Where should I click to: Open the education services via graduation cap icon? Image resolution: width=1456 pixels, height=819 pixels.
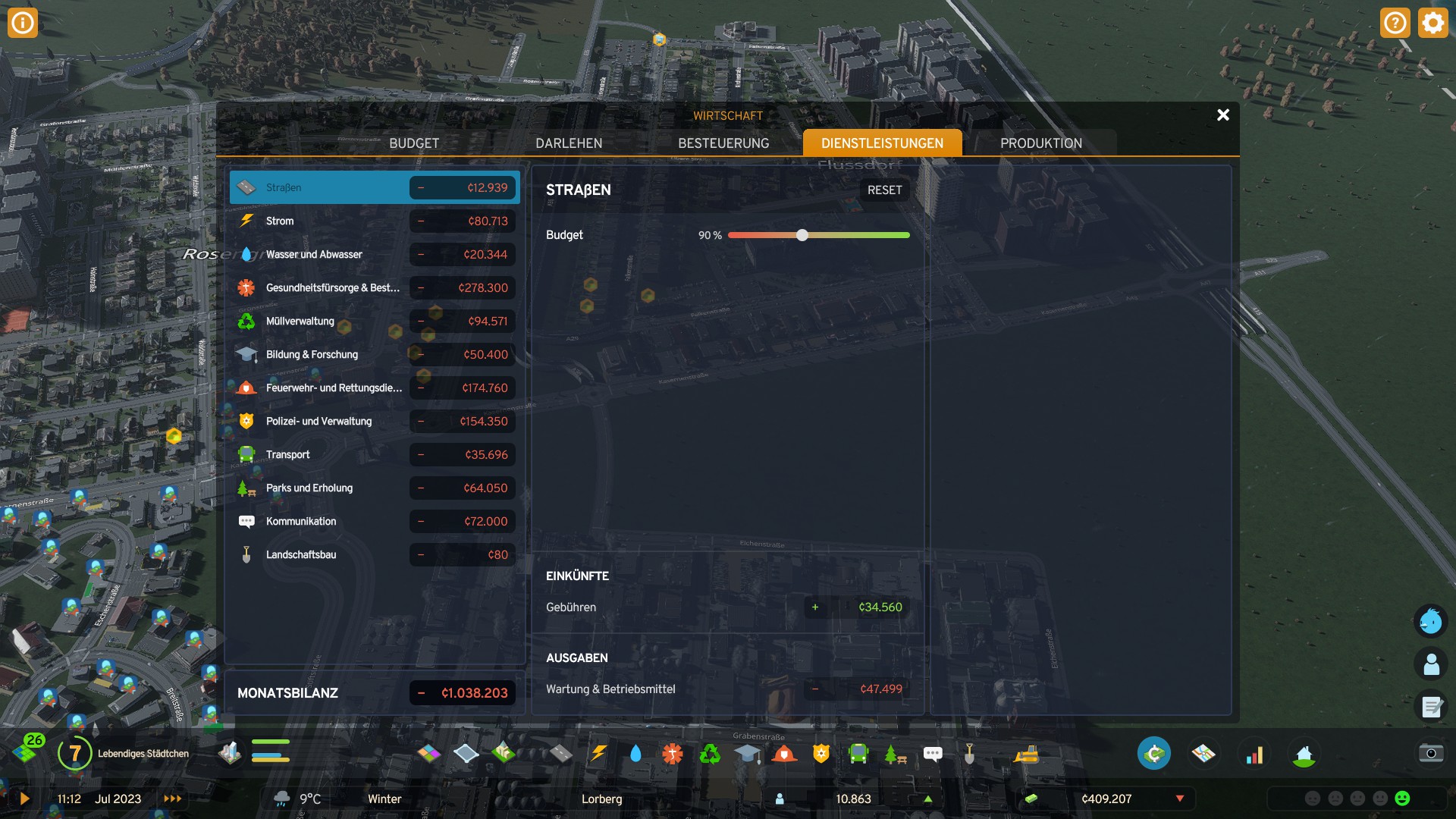(746, 753)
